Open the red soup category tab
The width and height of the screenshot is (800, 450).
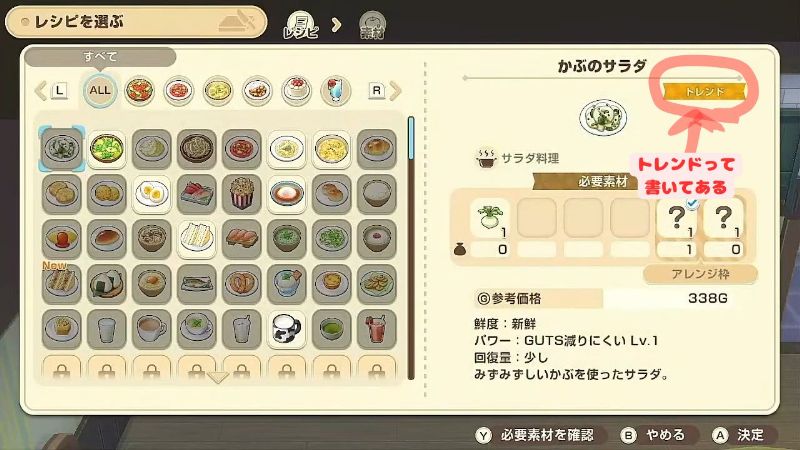pyautogui.click(x=178, y=90)
